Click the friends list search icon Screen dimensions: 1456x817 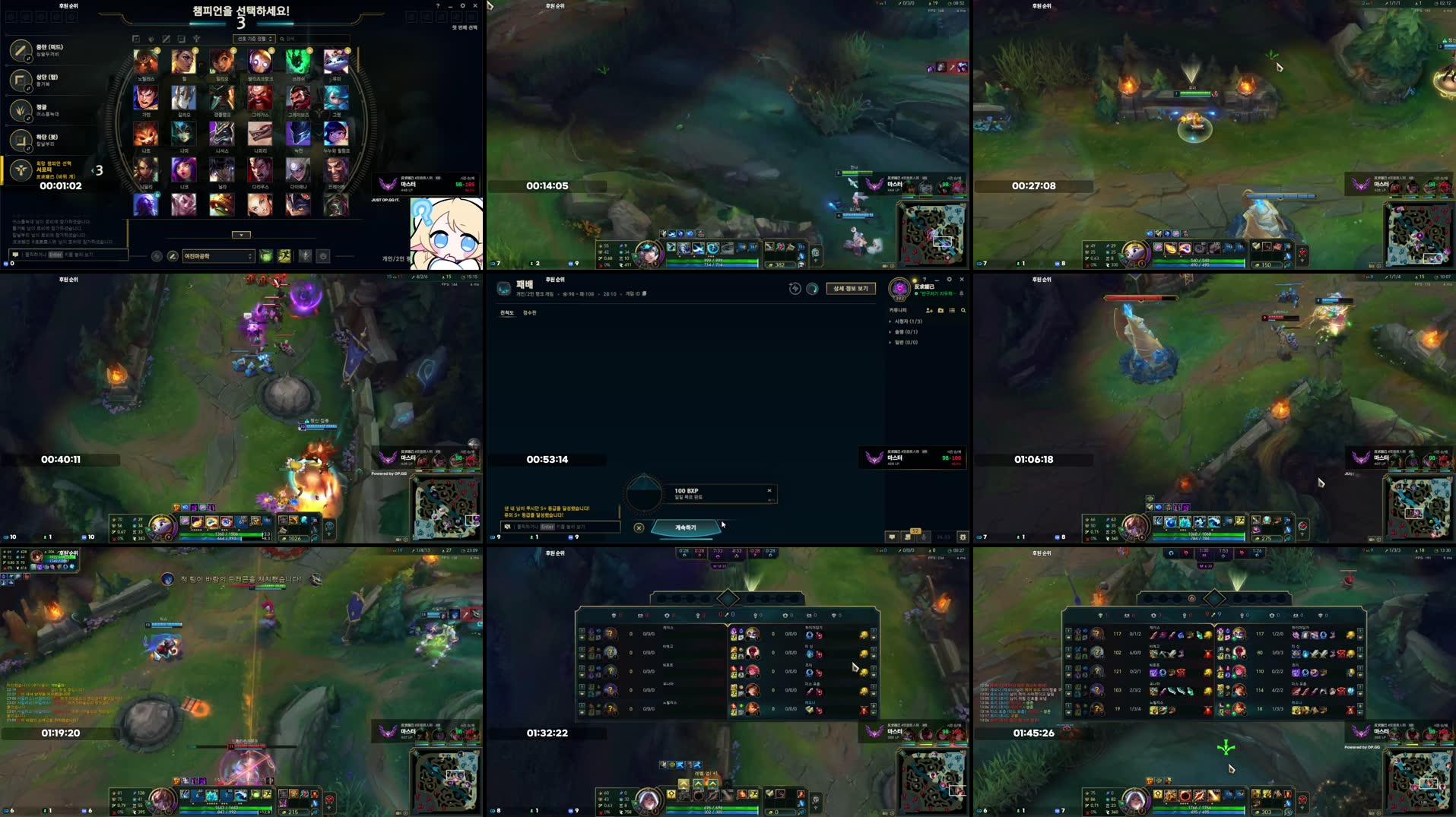(x=963, y=310)
